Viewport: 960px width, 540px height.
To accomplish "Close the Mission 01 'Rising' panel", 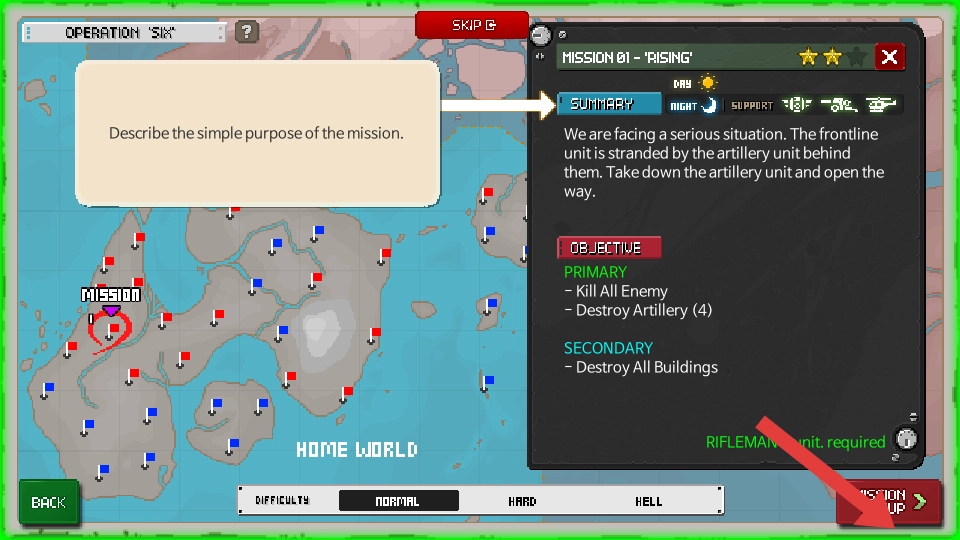I will click(889, 57).
